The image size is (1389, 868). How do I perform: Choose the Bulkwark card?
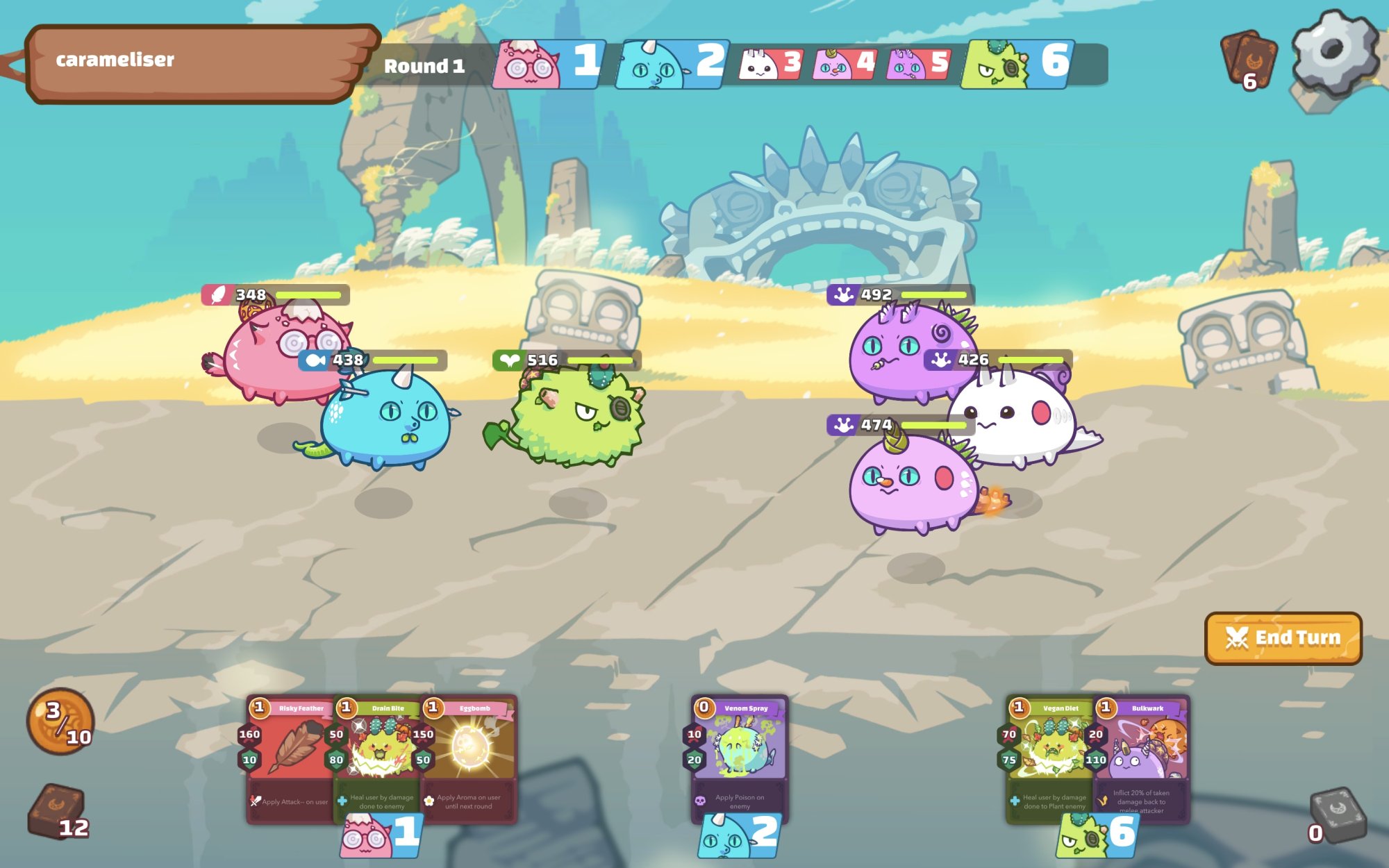pos(1142,757)
